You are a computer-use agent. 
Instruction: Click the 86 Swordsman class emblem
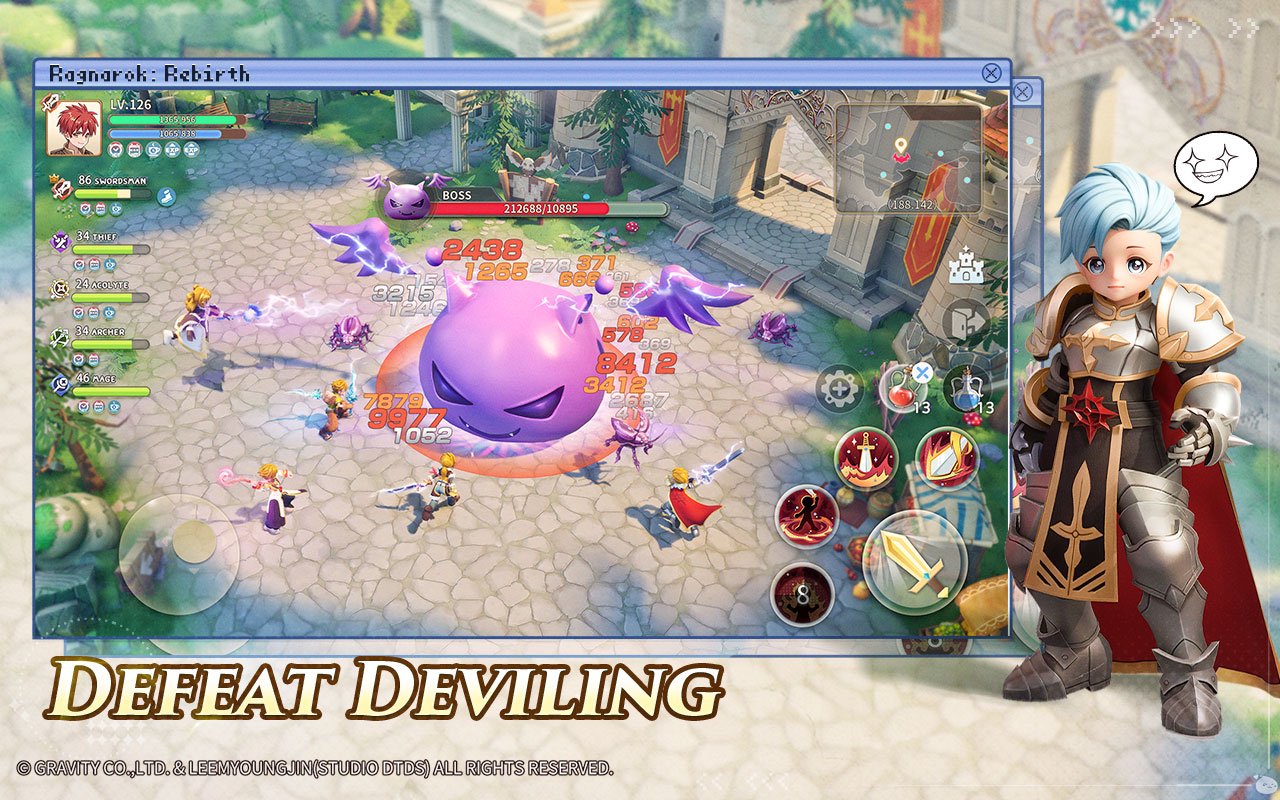pyautogui.click(x=60, y=189)
